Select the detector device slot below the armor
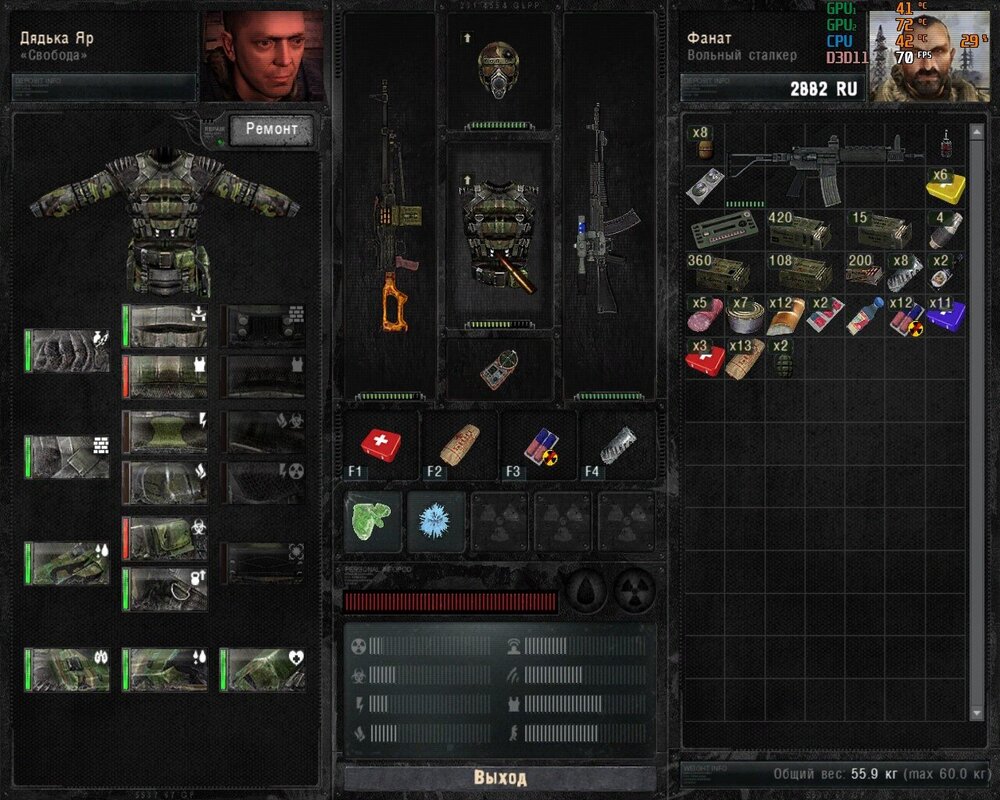1000x800 pixels. click(497, 366)
